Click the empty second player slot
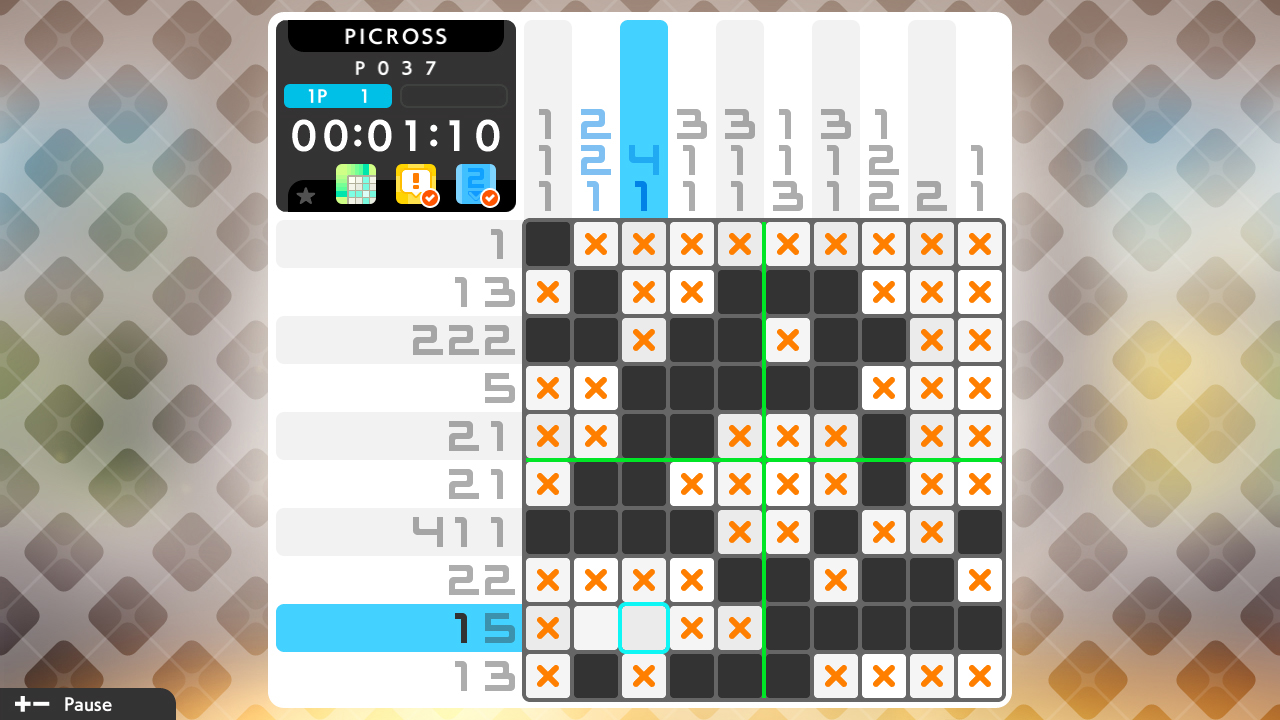Image resolution: width=1280 pixels, height=720 pixels. [453, 96]
